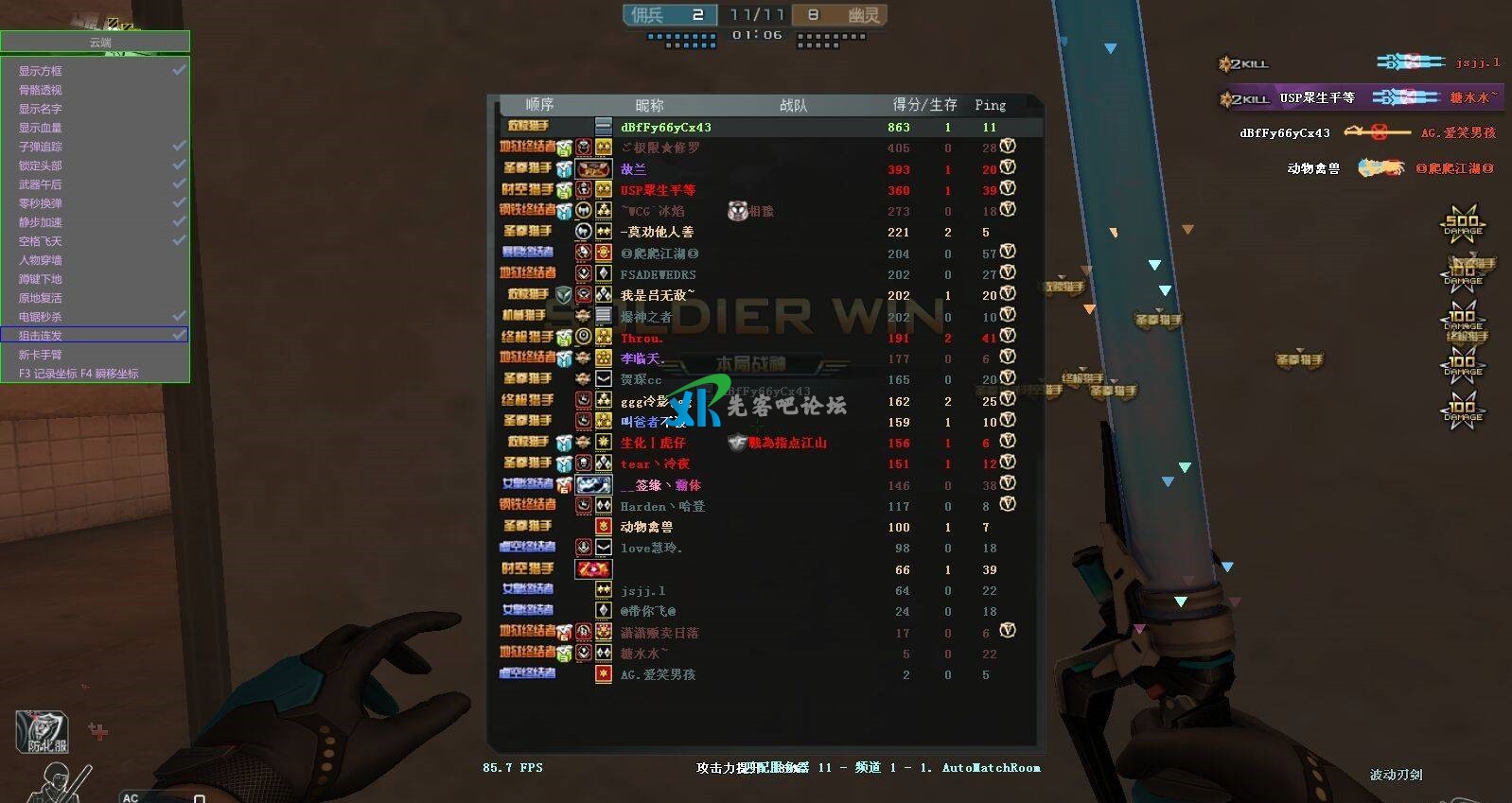The width and height of the screenshot is (1512, 803).
Task: Click the 佣兵 team score display
Action: click(668, 14)
